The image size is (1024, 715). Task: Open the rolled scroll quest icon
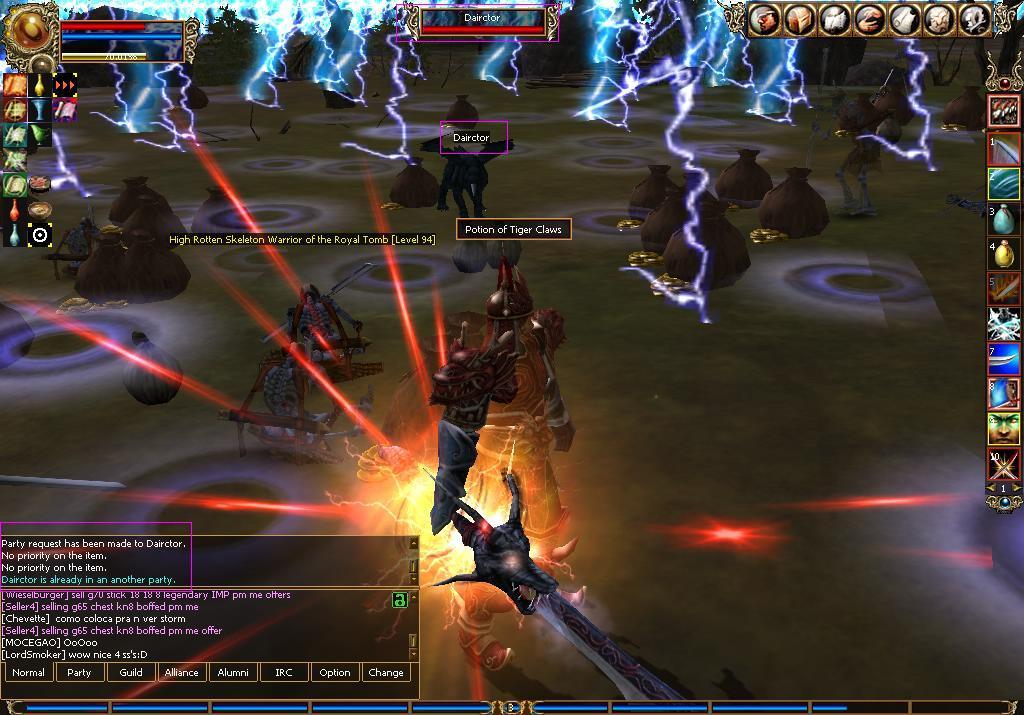tap(903, 20)
